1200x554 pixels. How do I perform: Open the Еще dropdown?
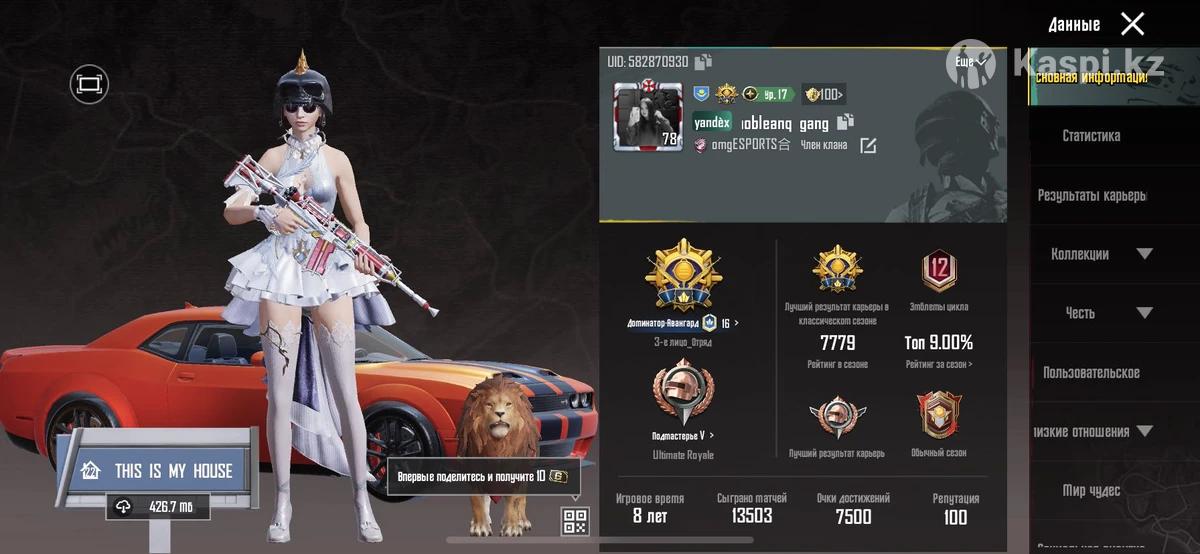(x=971, y=62)
